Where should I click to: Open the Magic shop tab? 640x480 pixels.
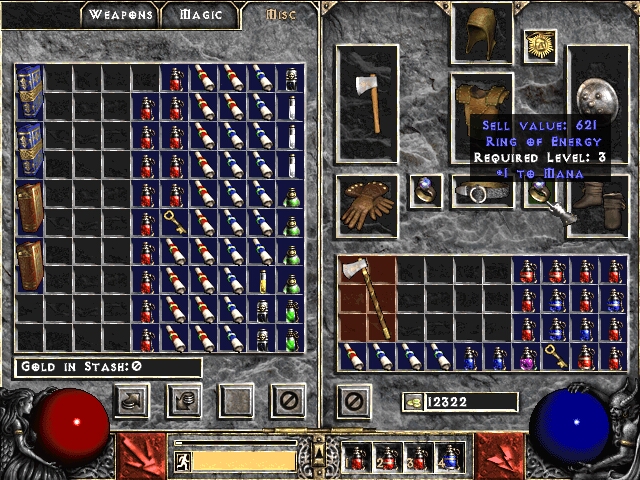[x=202, y=15]
